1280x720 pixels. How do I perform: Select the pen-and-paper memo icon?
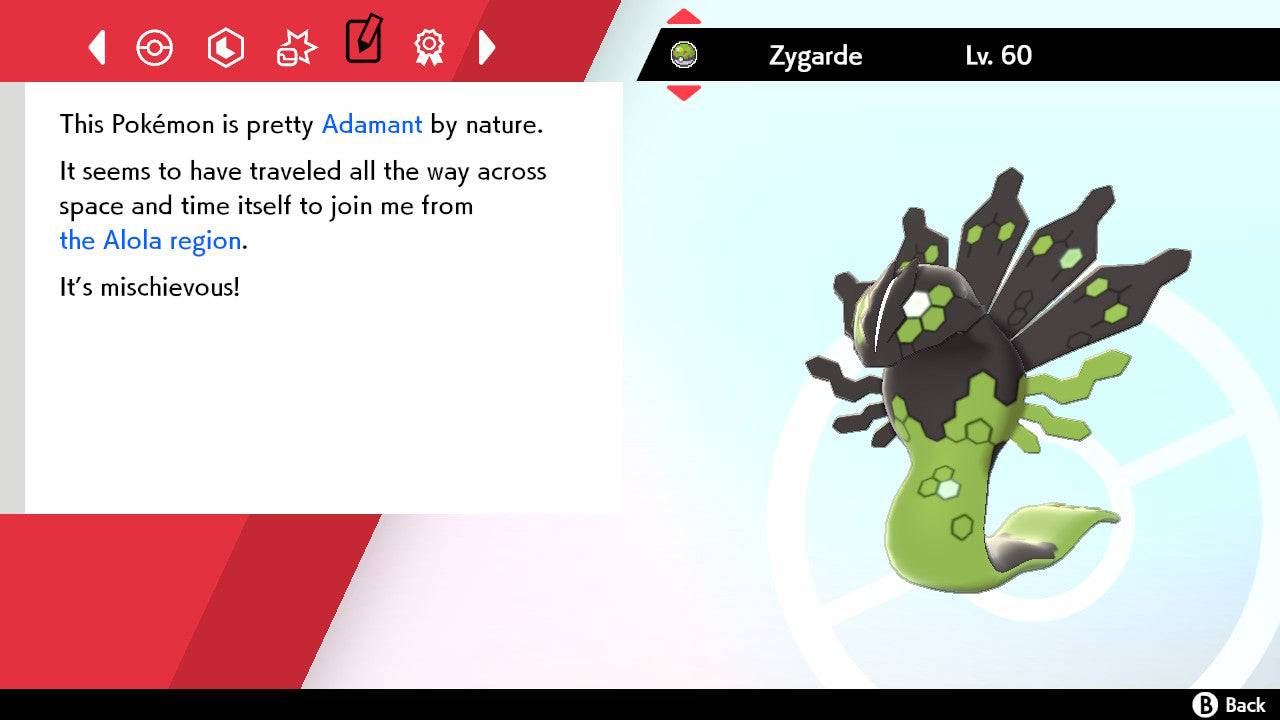(363, 44)
